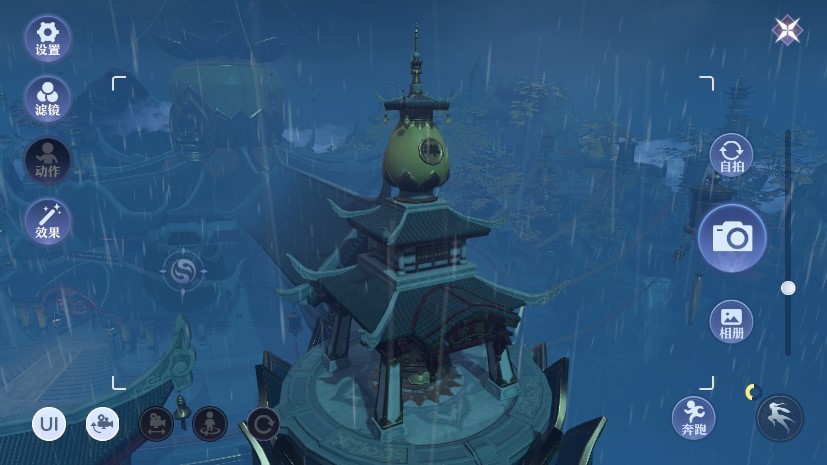This screenshot has height=465, width=827.
Task: Take a photo with the camera shutter
Action: tap(731, 237)
